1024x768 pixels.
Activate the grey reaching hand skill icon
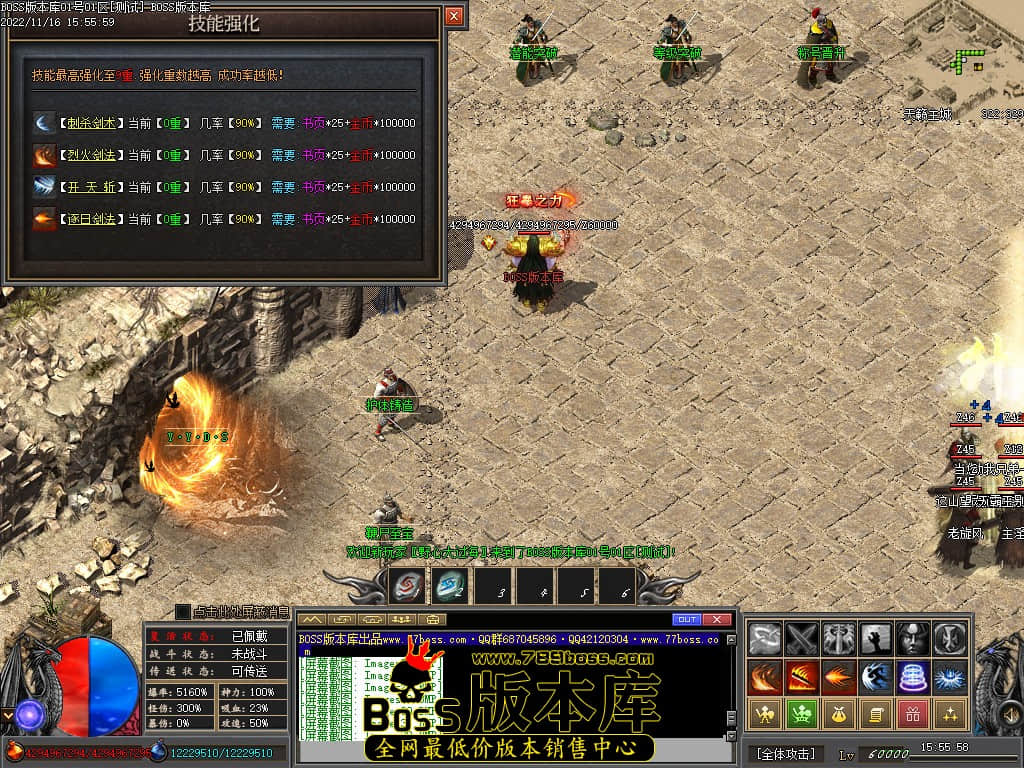[875, 638]
